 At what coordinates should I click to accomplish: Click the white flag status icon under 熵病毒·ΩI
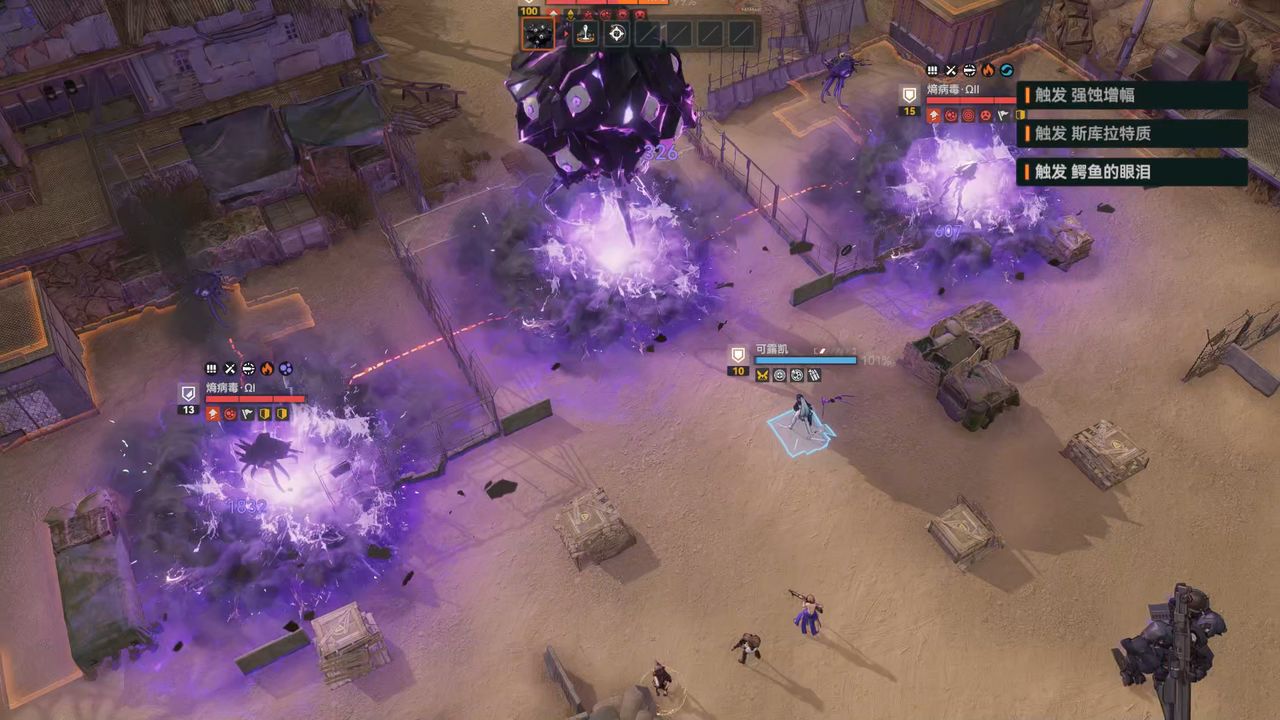pos(247,414)
